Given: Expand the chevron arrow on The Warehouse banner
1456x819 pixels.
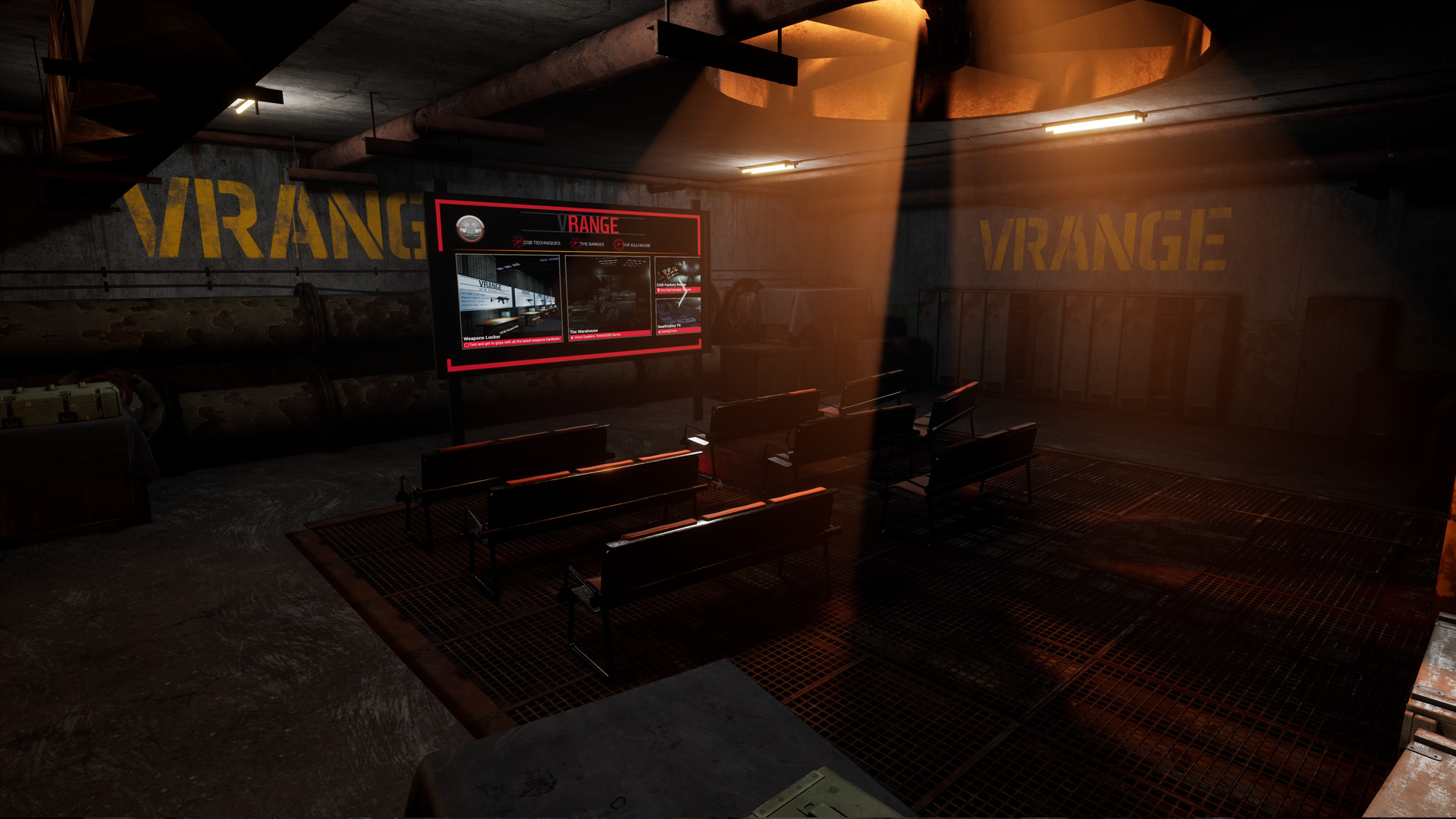Looking at the screenshot, I should tap(573, 337).
